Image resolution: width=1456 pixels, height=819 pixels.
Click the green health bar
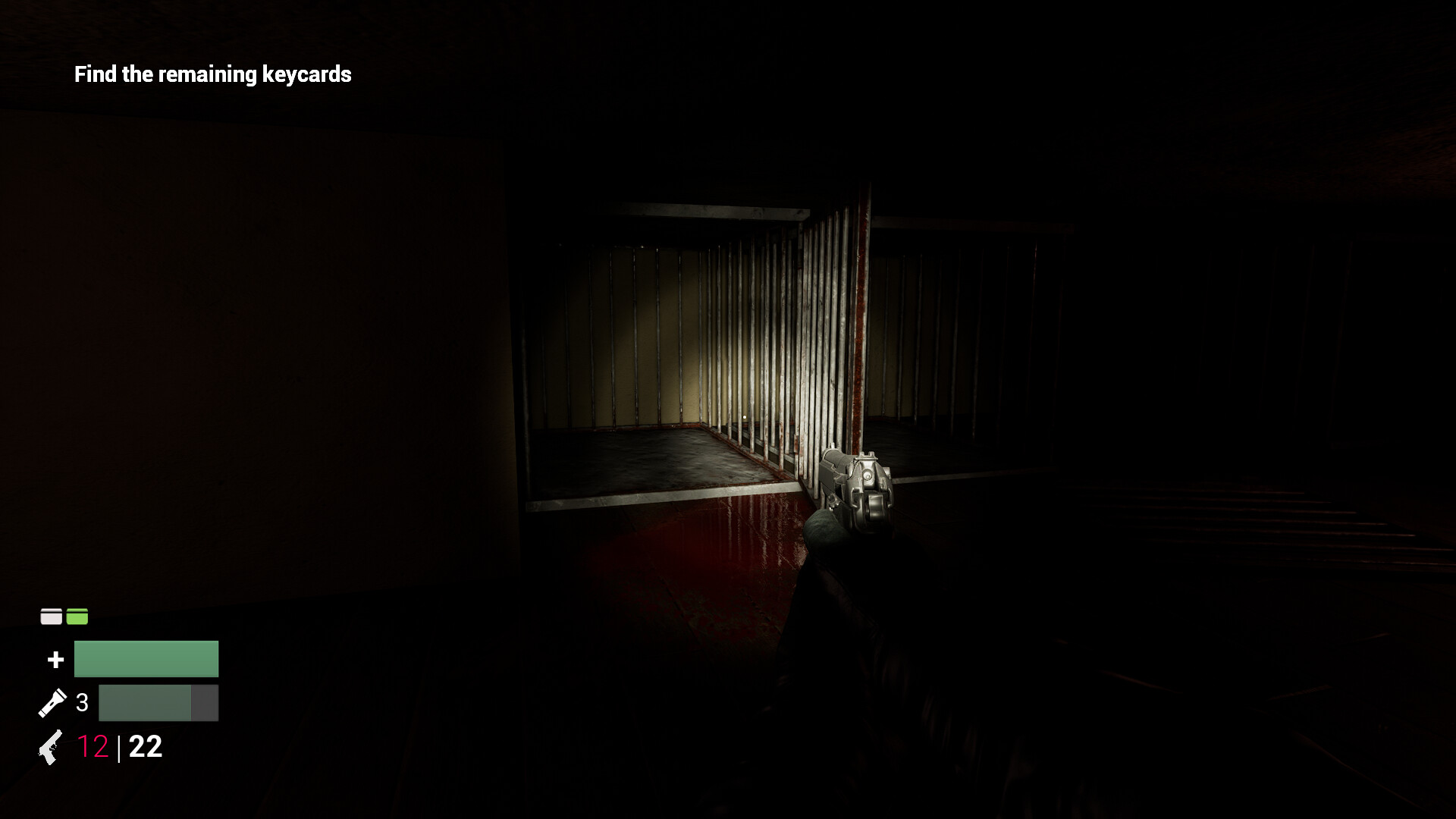[x=146, y=659]
